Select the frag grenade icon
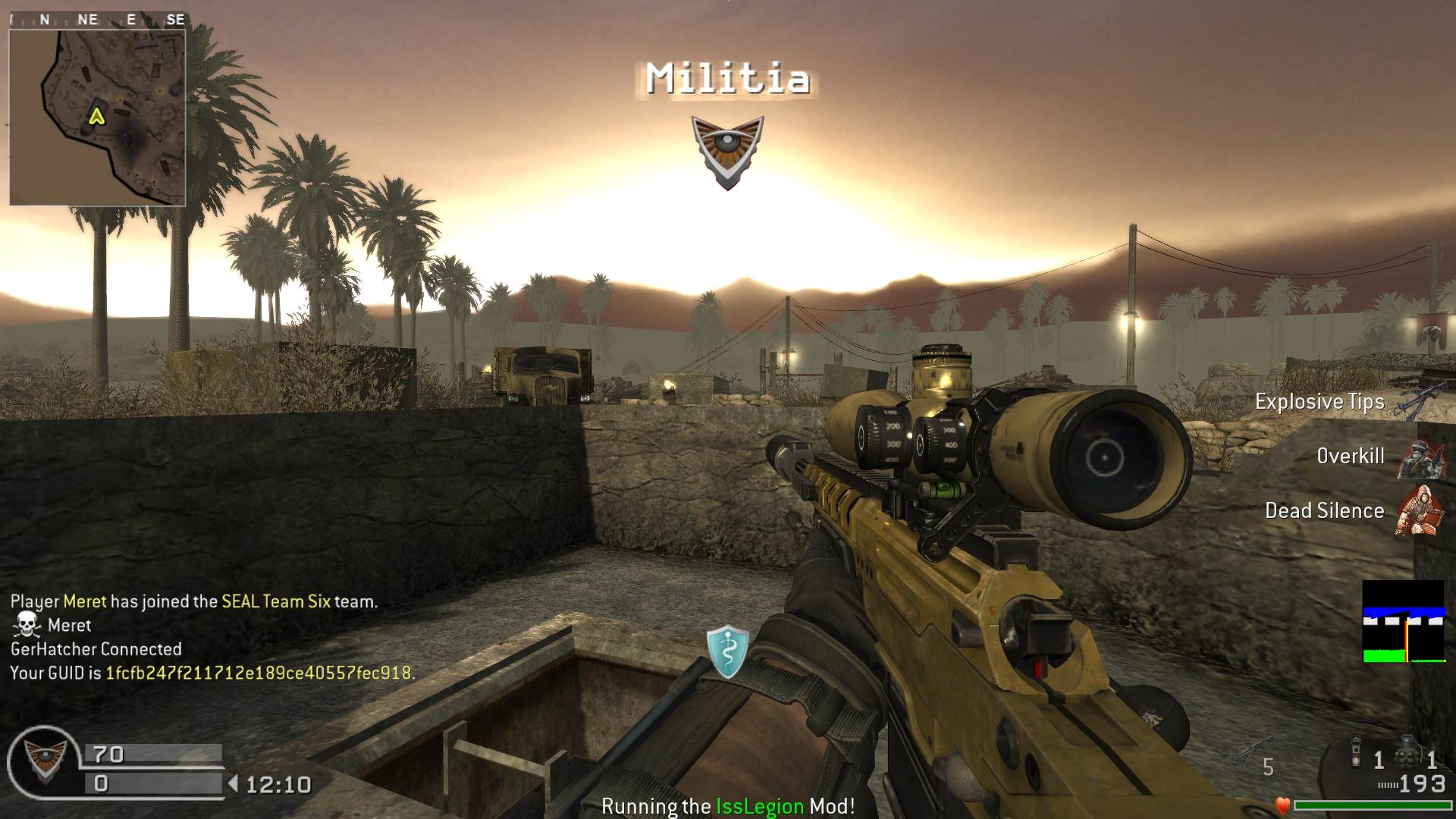 click(x=1407, y=755)
